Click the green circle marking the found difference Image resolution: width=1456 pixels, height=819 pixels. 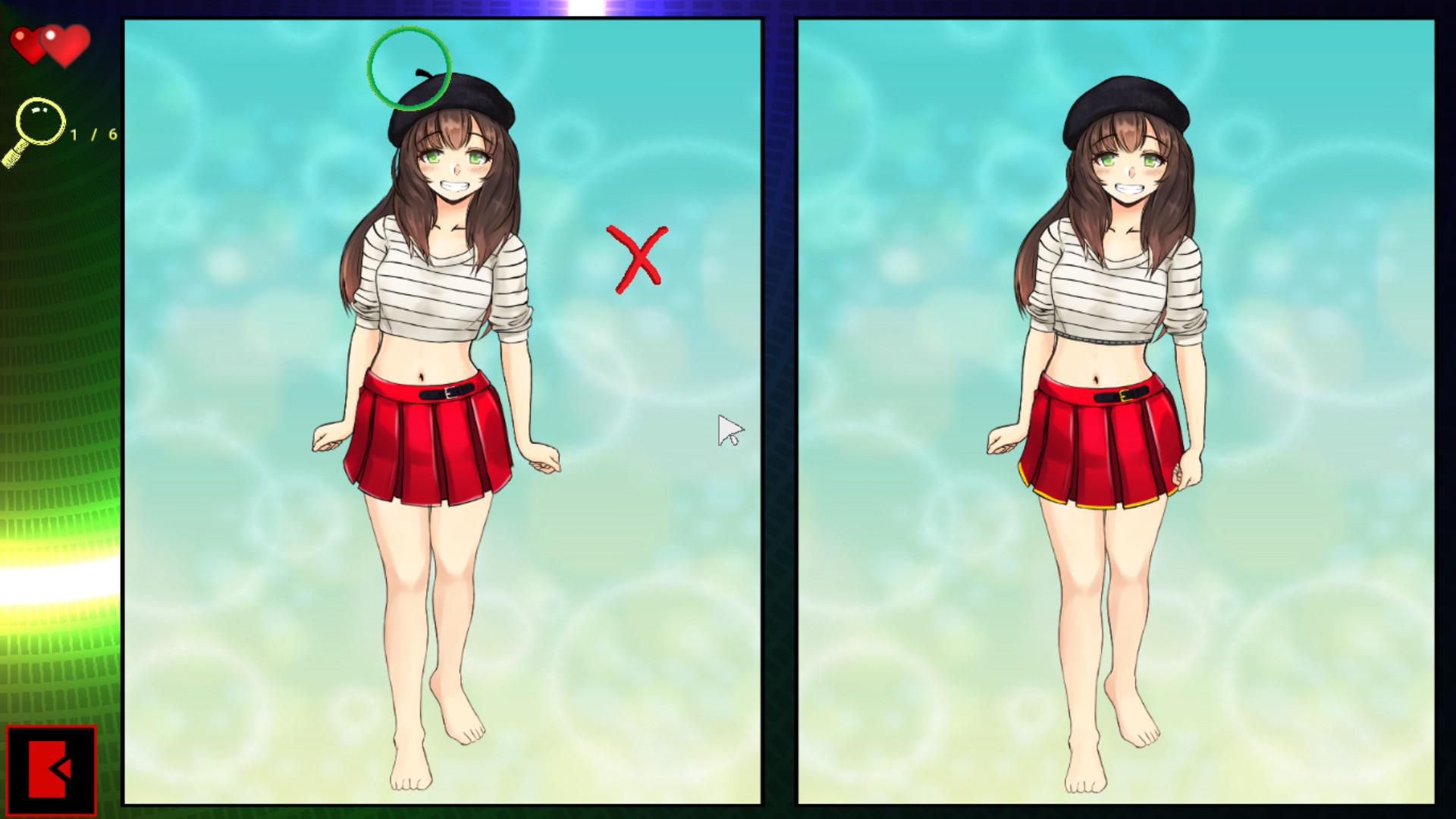tap(408, 68)
